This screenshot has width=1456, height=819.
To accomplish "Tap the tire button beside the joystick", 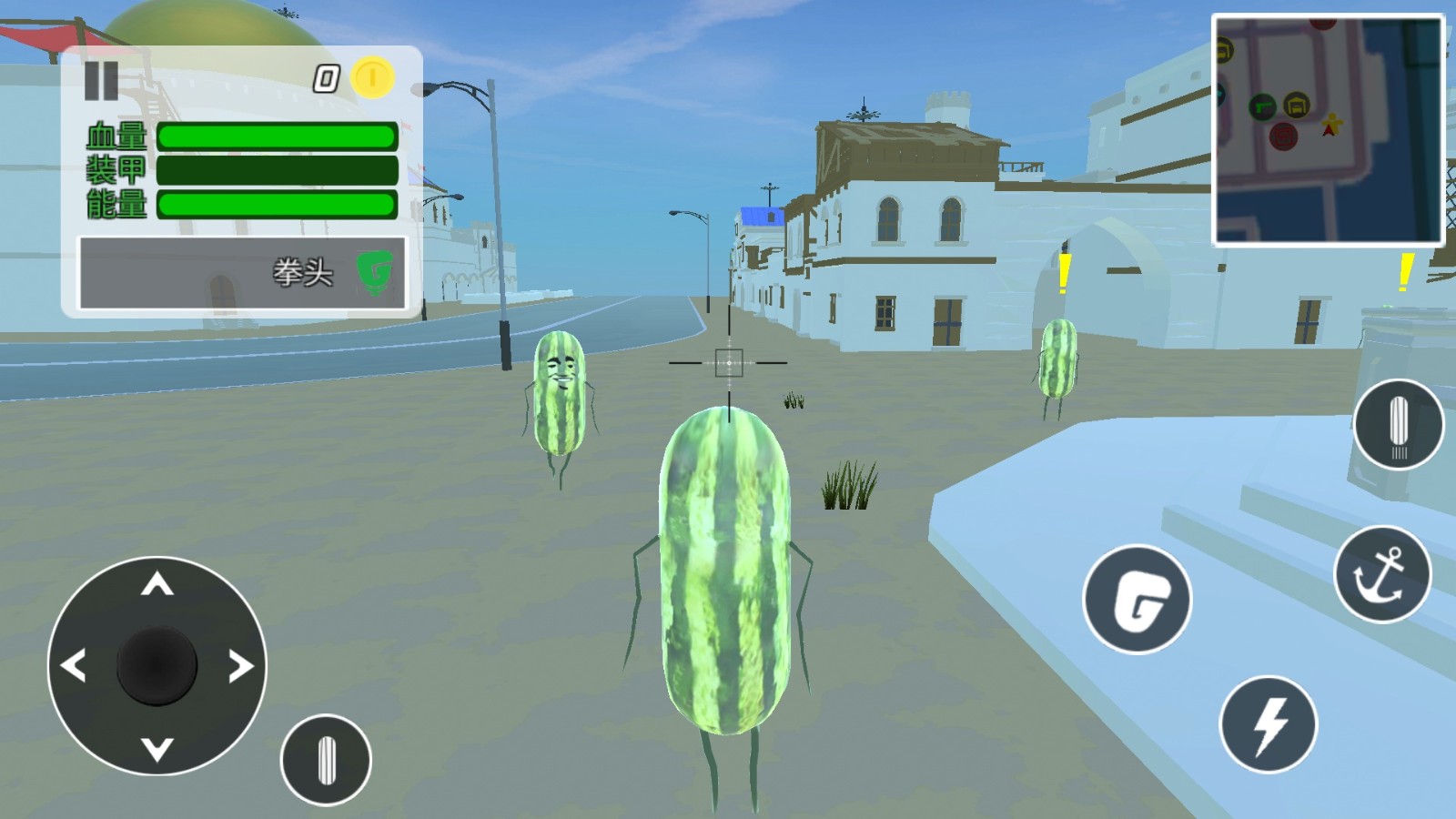I will tap(326, 760).
